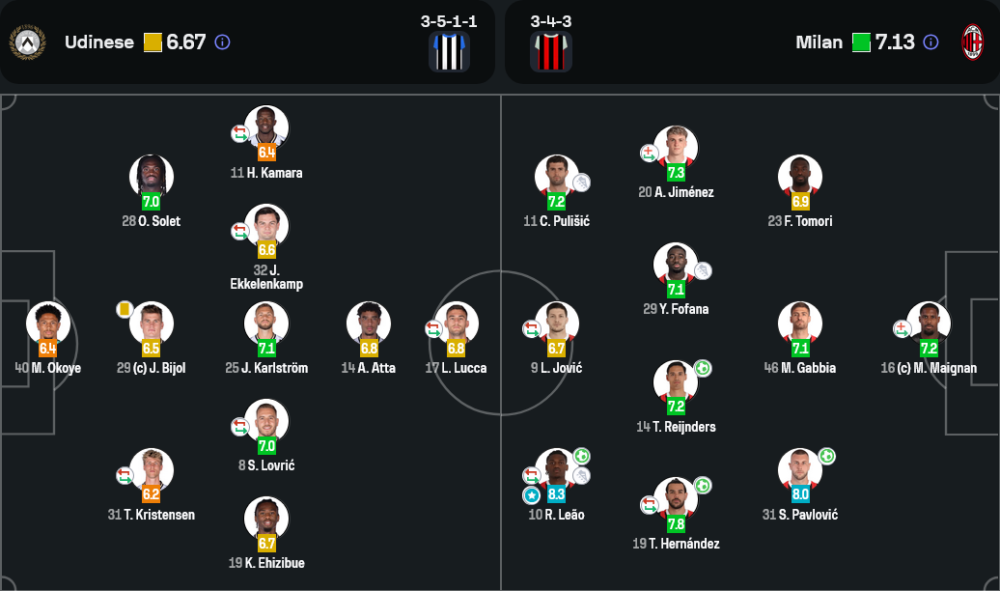Open the Udinese team link
Image resolution: width=1000 pixels, height=591 pixels.
click(x=99, y=42)
